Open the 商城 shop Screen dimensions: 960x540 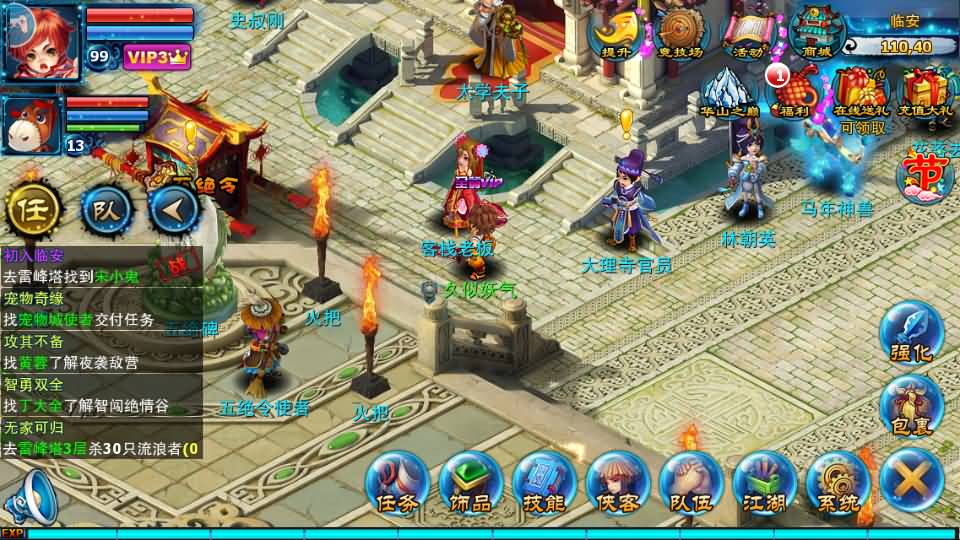click(x=816, y=33)
